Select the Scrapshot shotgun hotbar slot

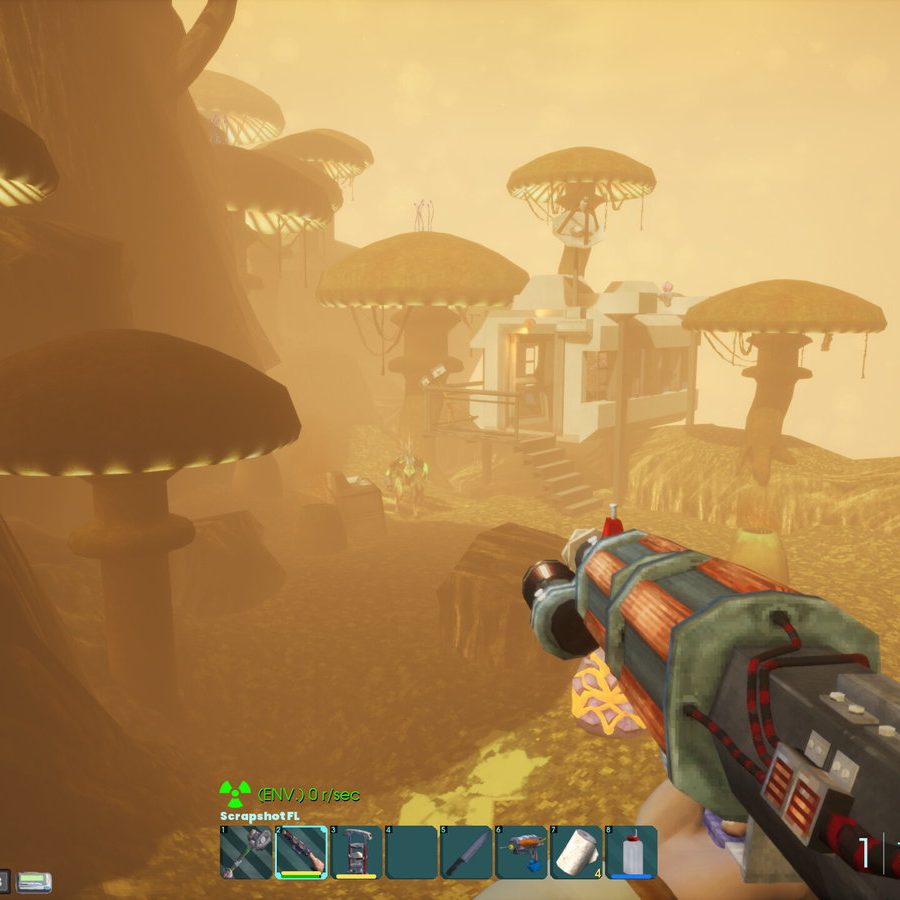point(300,852)
